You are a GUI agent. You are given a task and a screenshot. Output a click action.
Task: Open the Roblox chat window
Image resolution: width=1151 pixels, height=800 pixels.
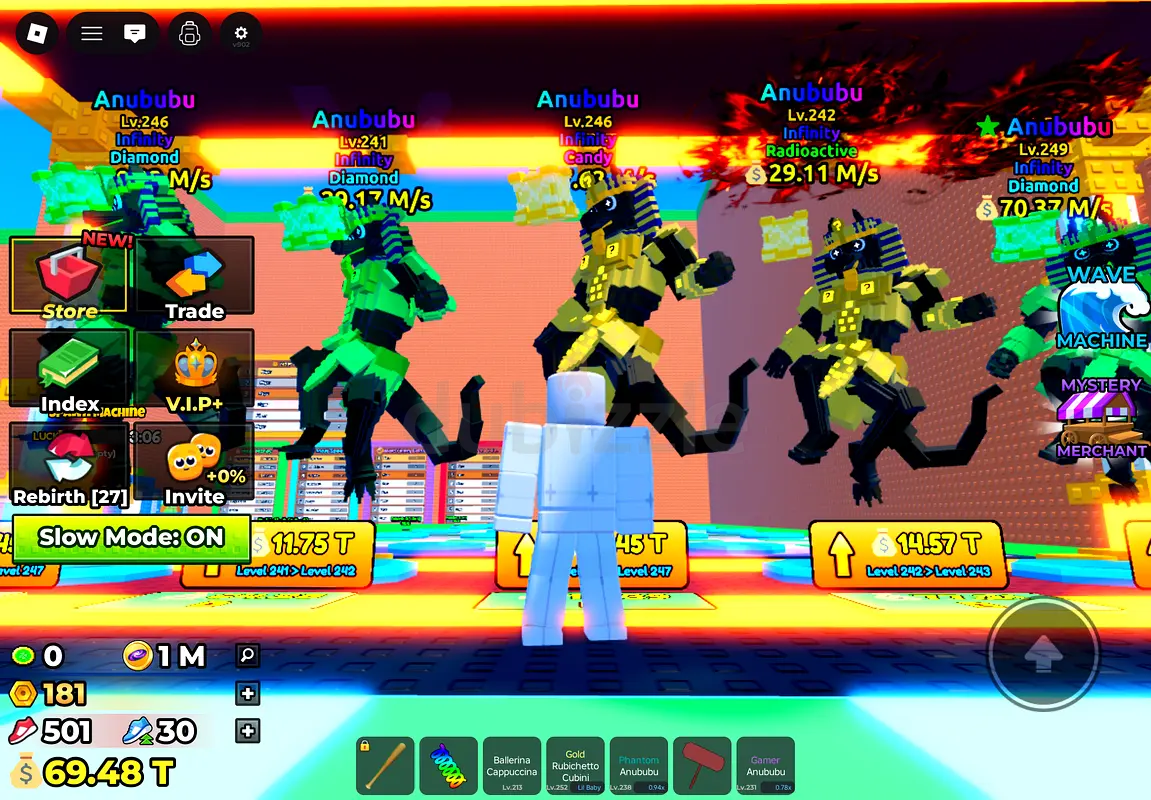134,34
